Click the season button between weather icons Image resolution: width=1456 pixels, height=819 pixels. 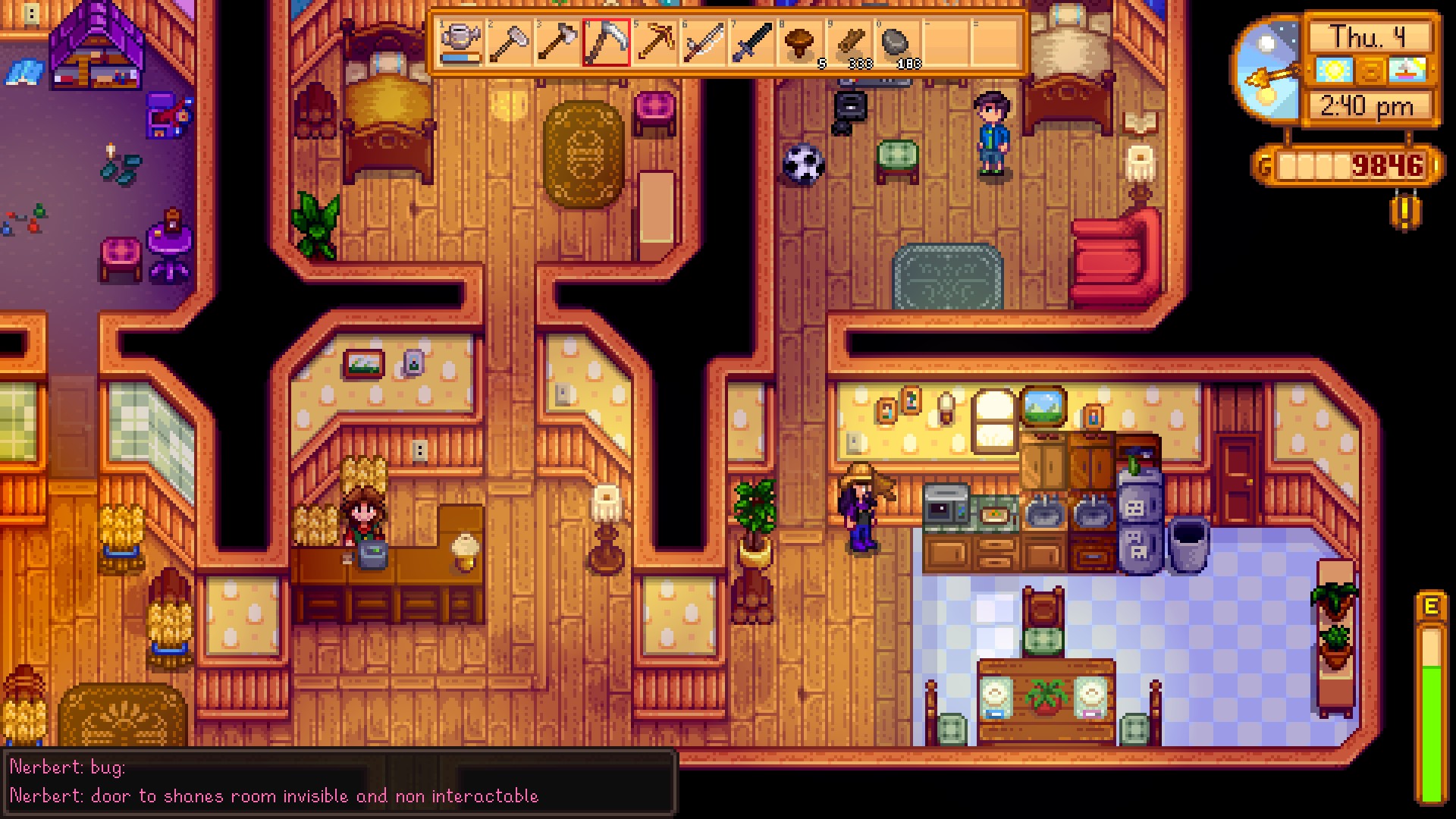(x=1370, y=69)
